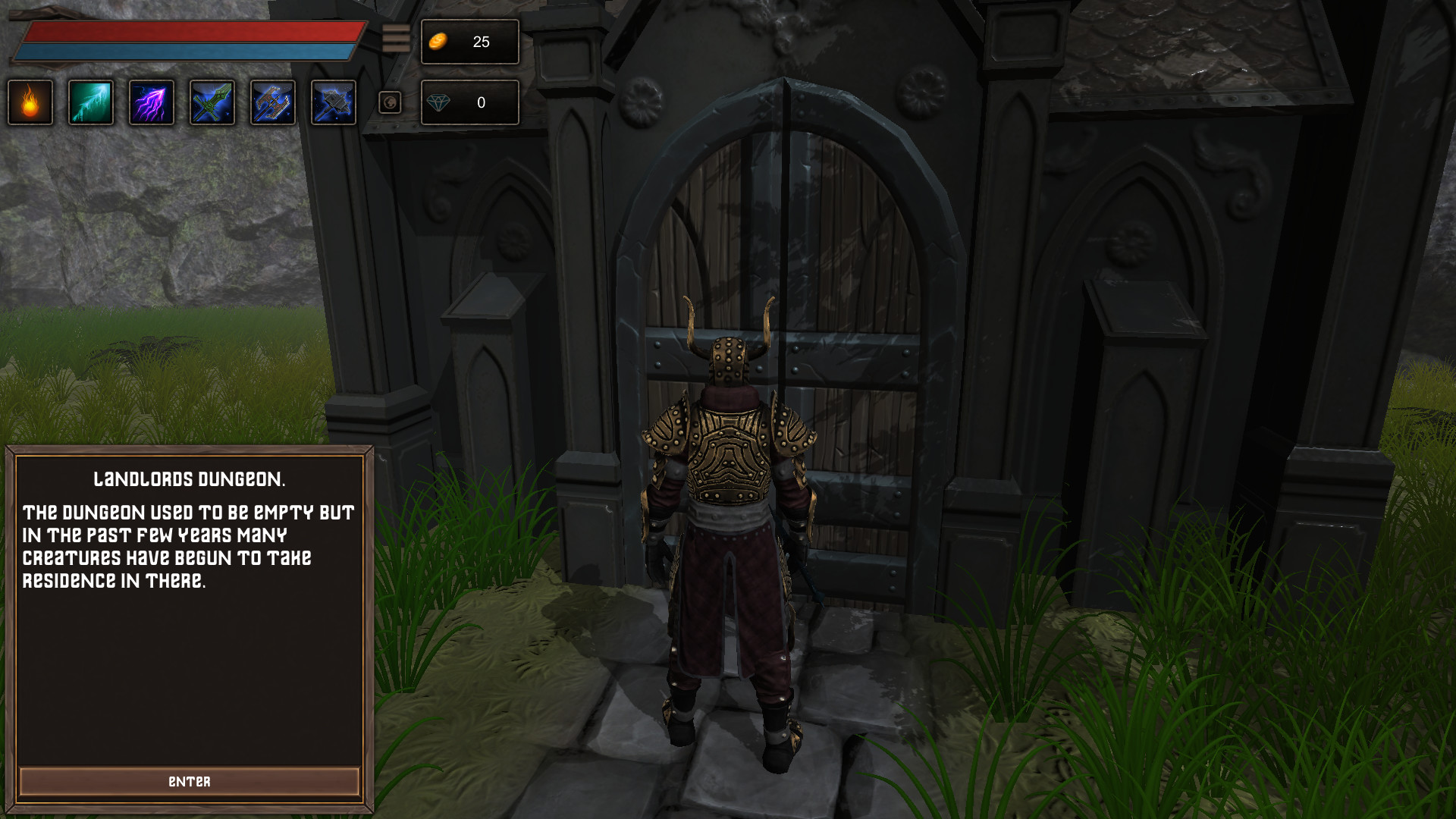Image resolution: width=1456 pixels, height=819 pixels.
Task: Use the purple lightning ability
Action: coord(152,102)
